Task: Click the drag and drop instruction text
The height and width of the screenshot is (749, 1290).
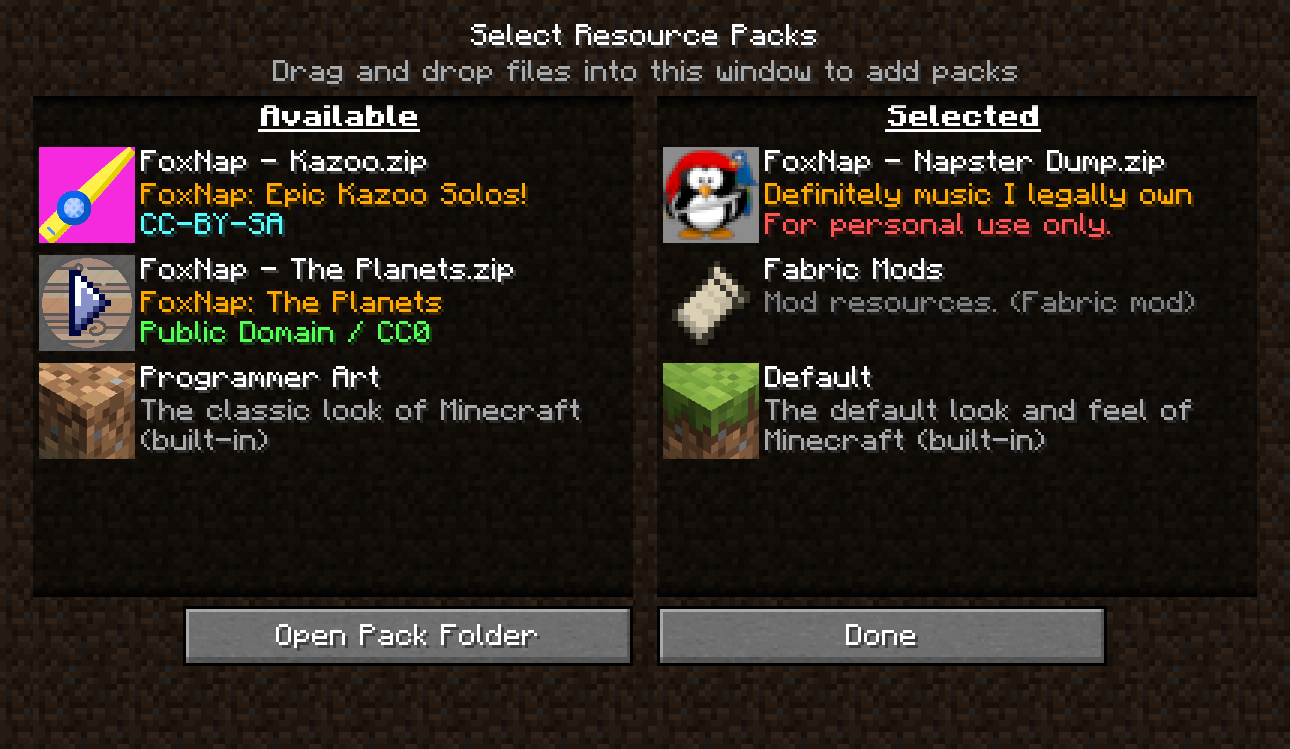Action: [x=645, y=71]
